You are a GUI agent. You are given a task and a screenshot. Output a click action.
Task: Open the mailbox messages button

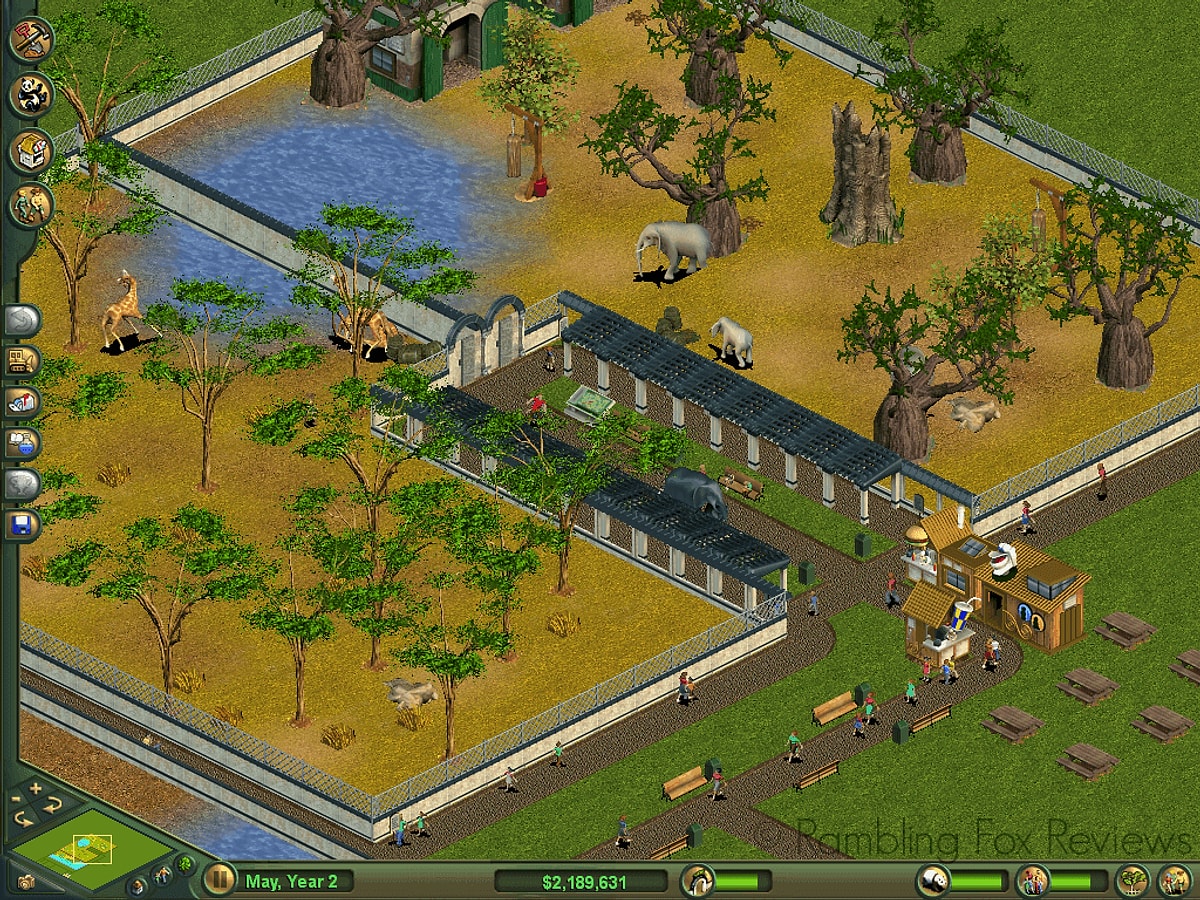[21, 402]
